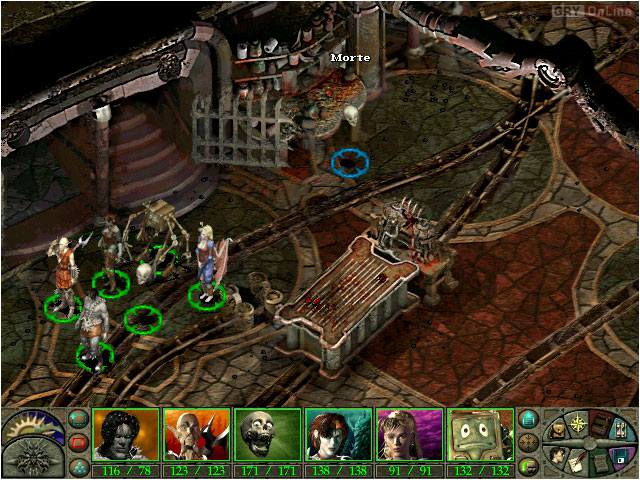Select Fall-From-Grace's blonde portrait
This screenshot has height=480, width=640.
[x=409, y=435]
